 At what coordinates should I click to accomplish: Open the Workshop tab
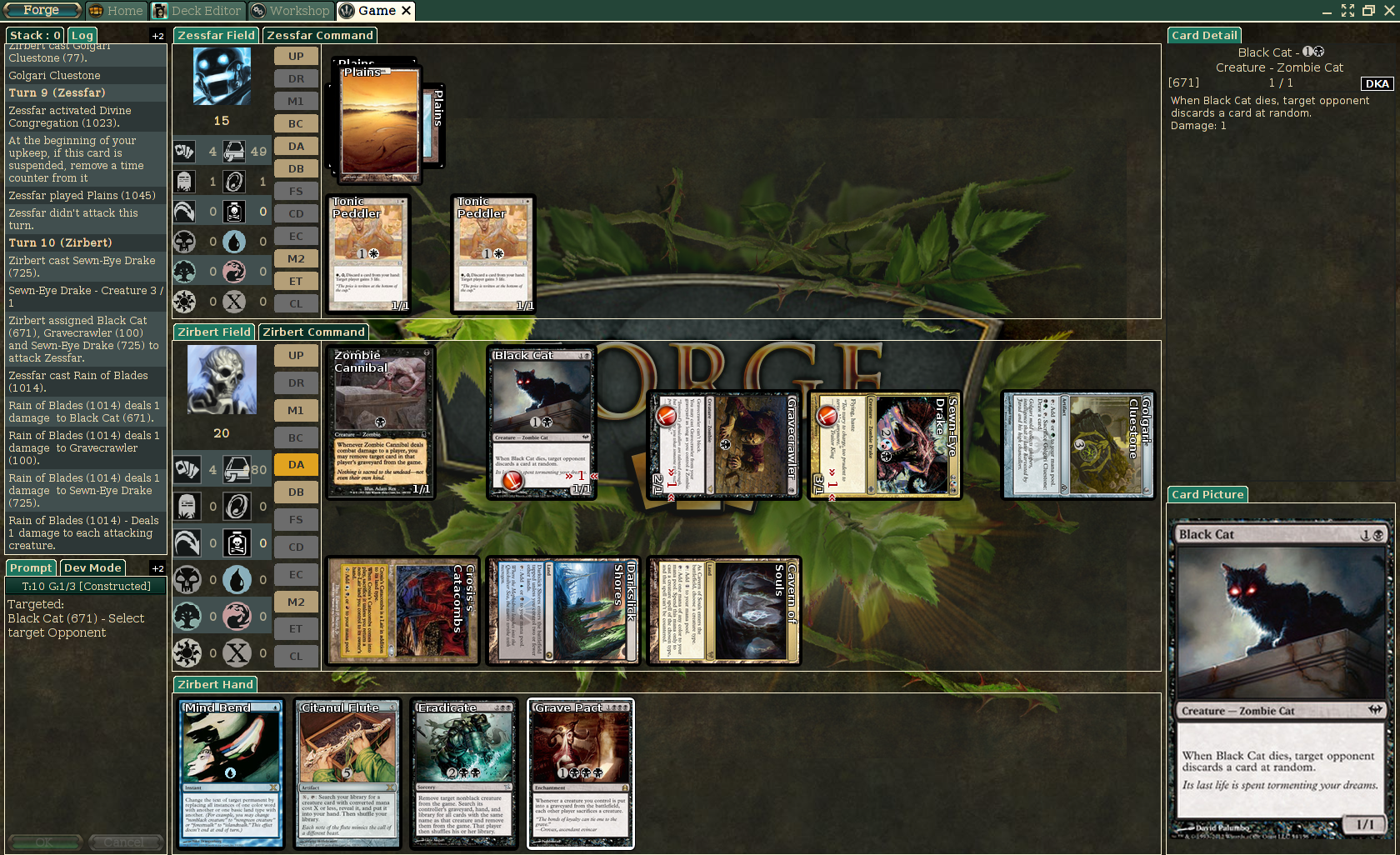[290, 11]
